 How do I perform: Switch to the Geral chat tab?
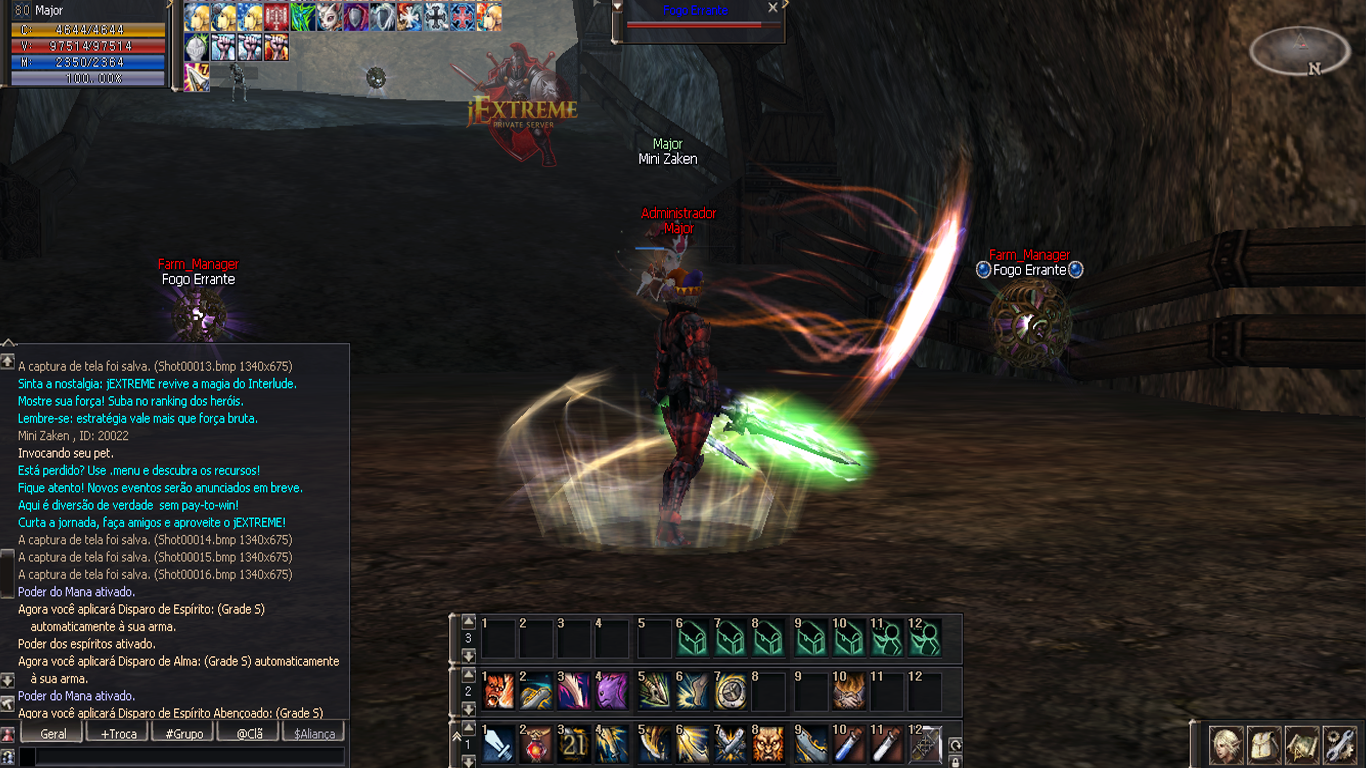54,733
